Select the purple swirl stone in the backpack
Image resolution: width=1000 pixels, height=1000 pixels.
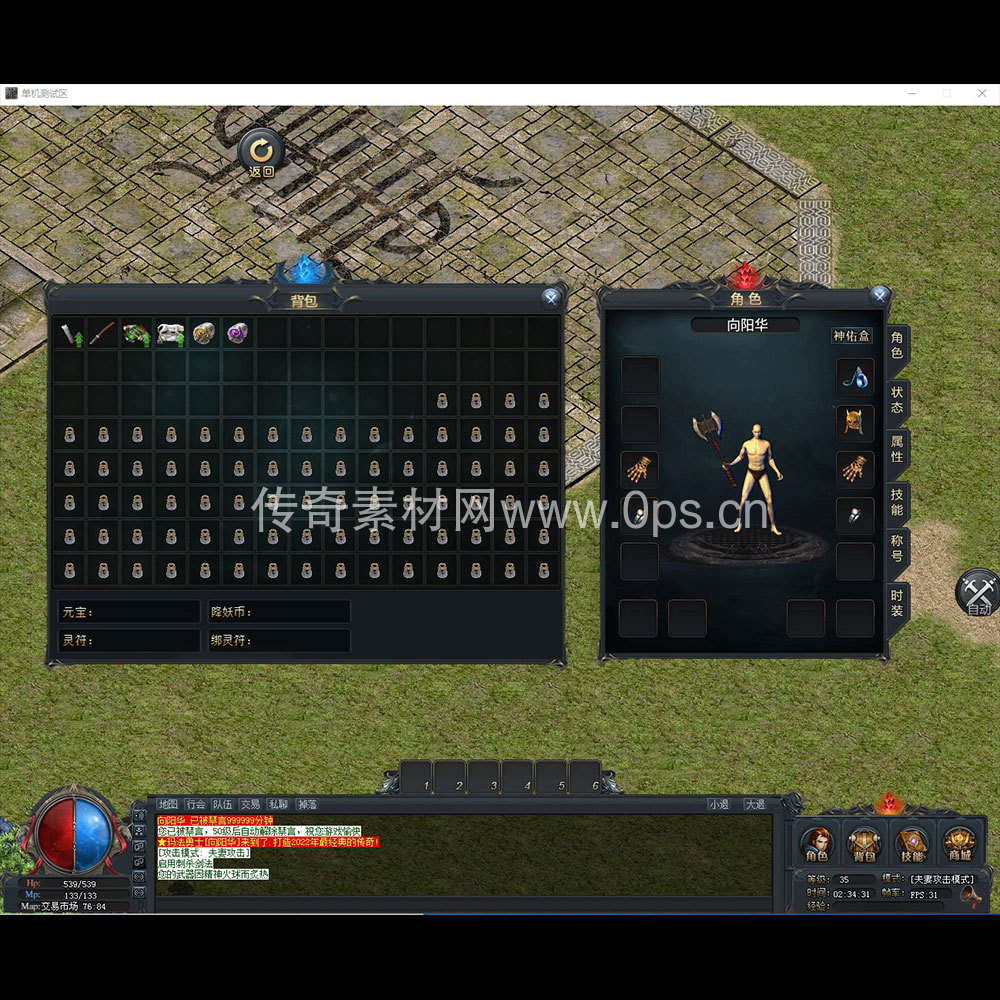237,333
